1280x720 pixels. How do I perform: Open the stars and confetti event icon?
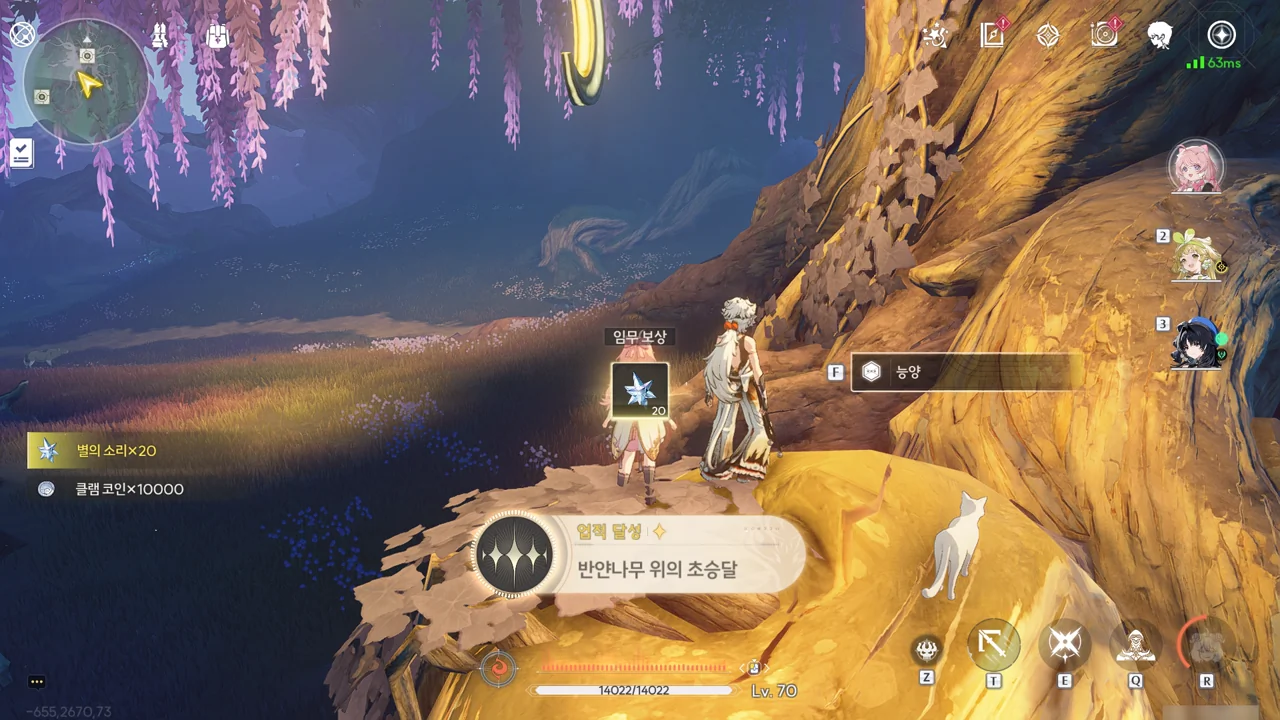(x=936, y=36)
